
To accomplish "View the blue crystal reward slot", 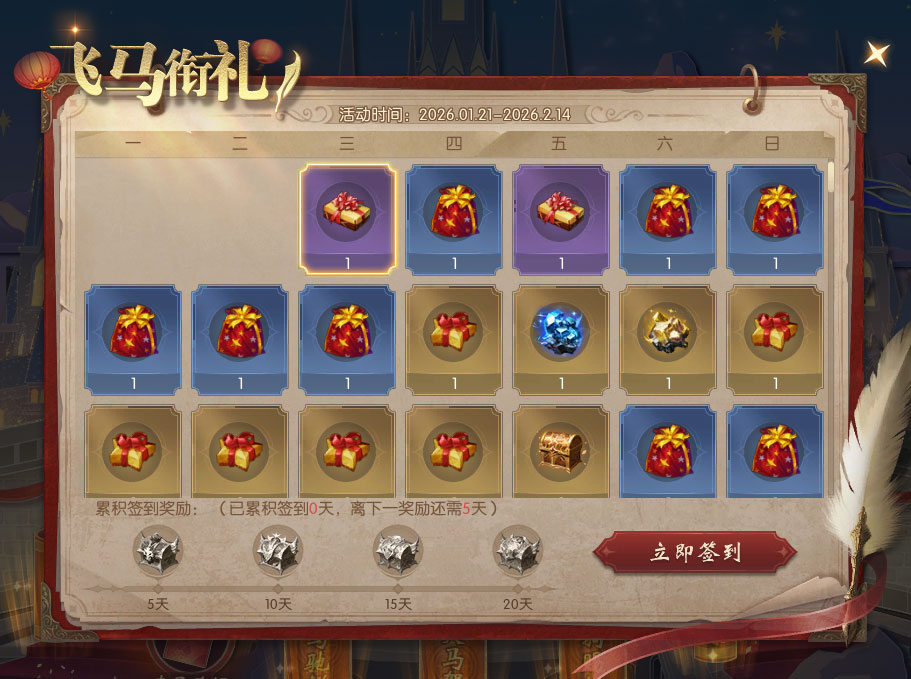I will 561,332.
